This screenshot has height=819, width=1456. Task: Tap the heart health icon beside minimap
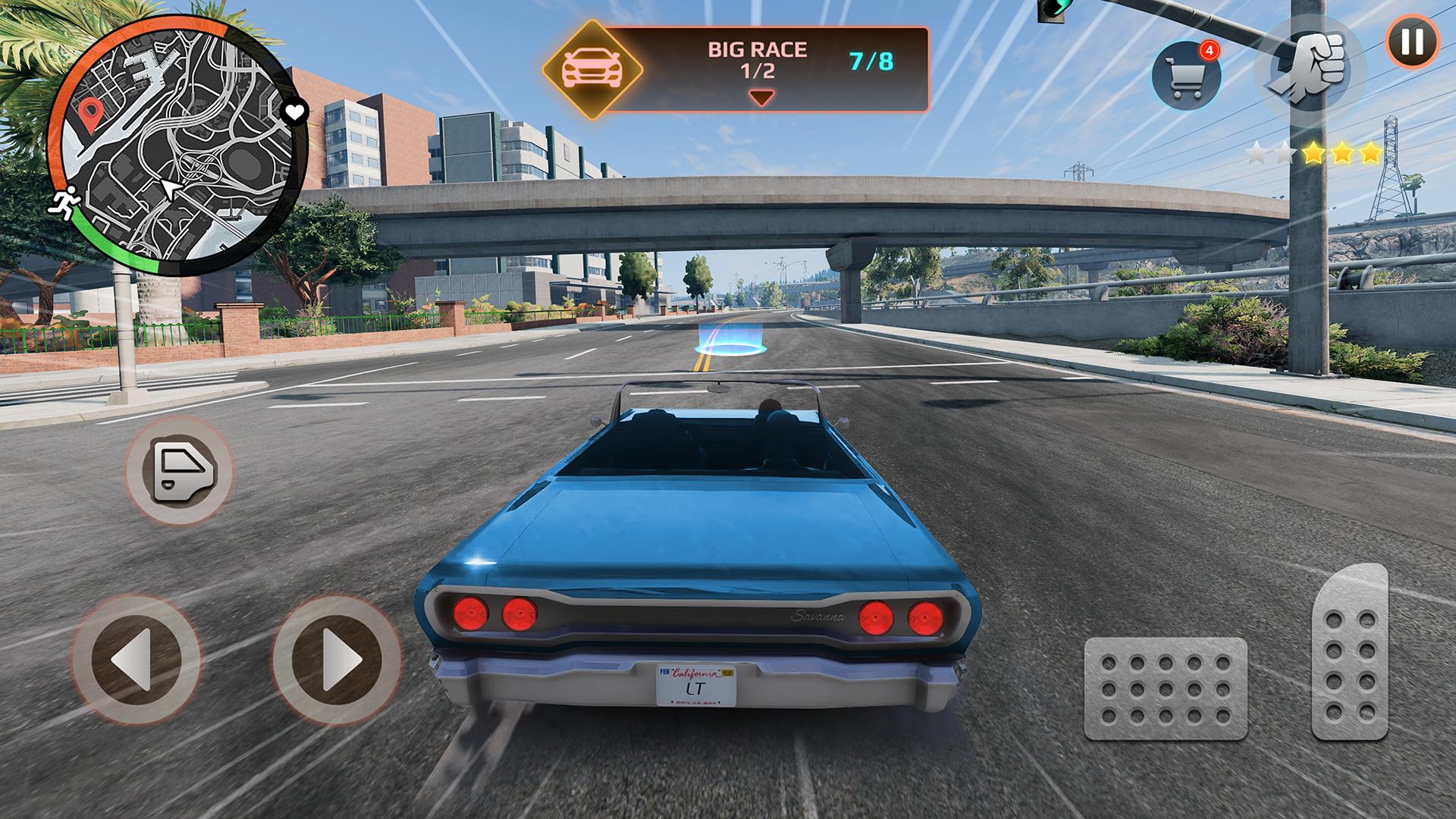click(x=294, y=111)
